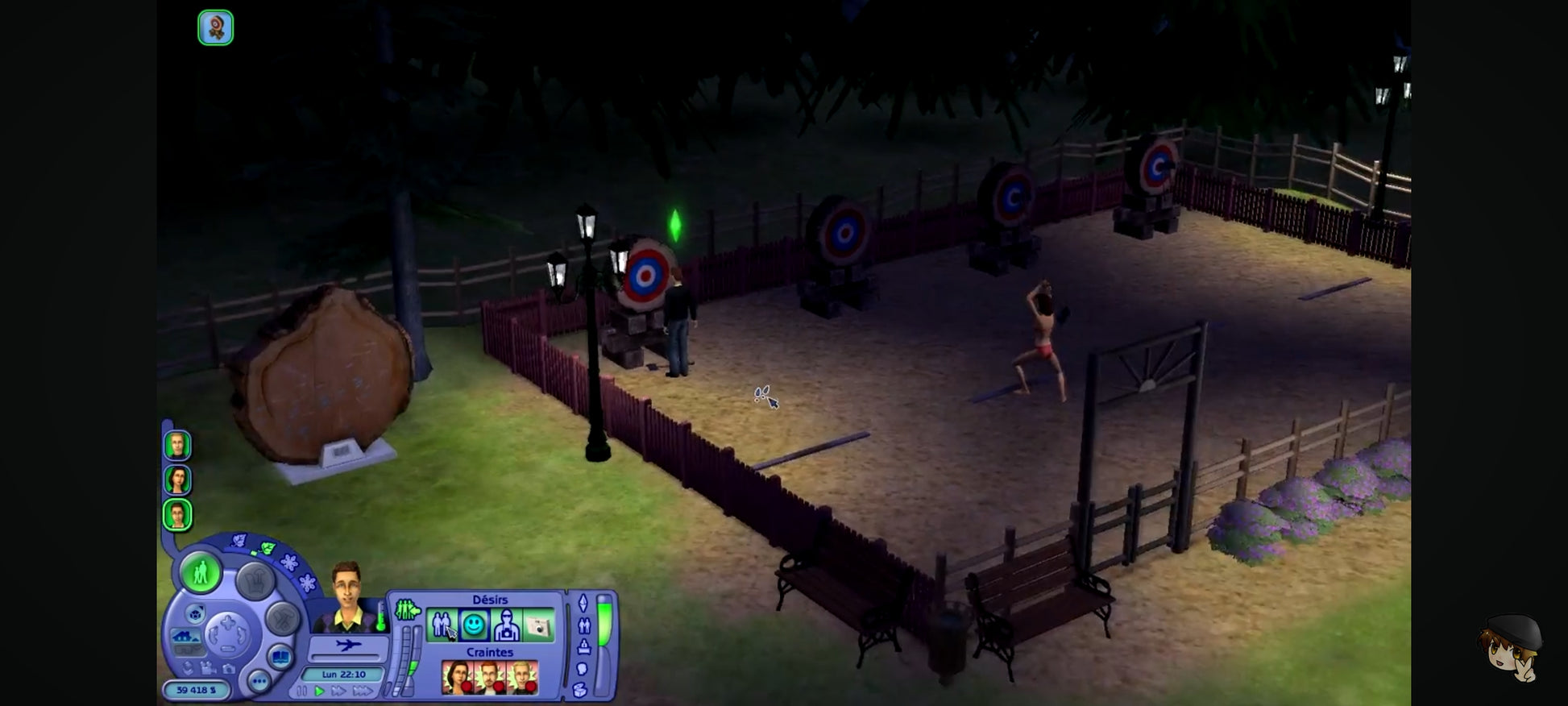Screen dimensions: 1568x706
Task: Select the blue smiley face desire
Action: coord(474,625)
